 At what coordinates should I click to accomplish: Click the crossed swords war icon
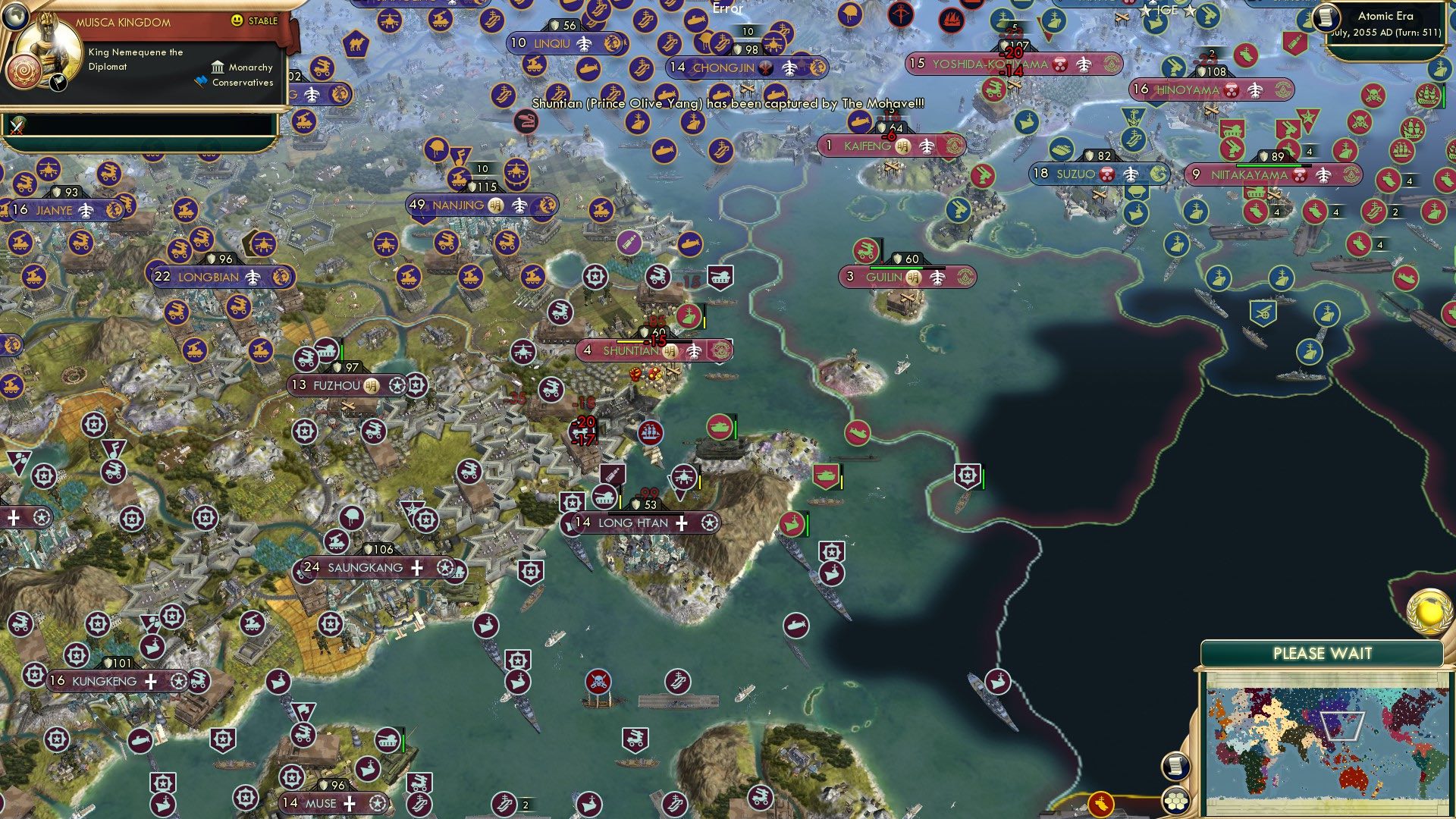18,126
